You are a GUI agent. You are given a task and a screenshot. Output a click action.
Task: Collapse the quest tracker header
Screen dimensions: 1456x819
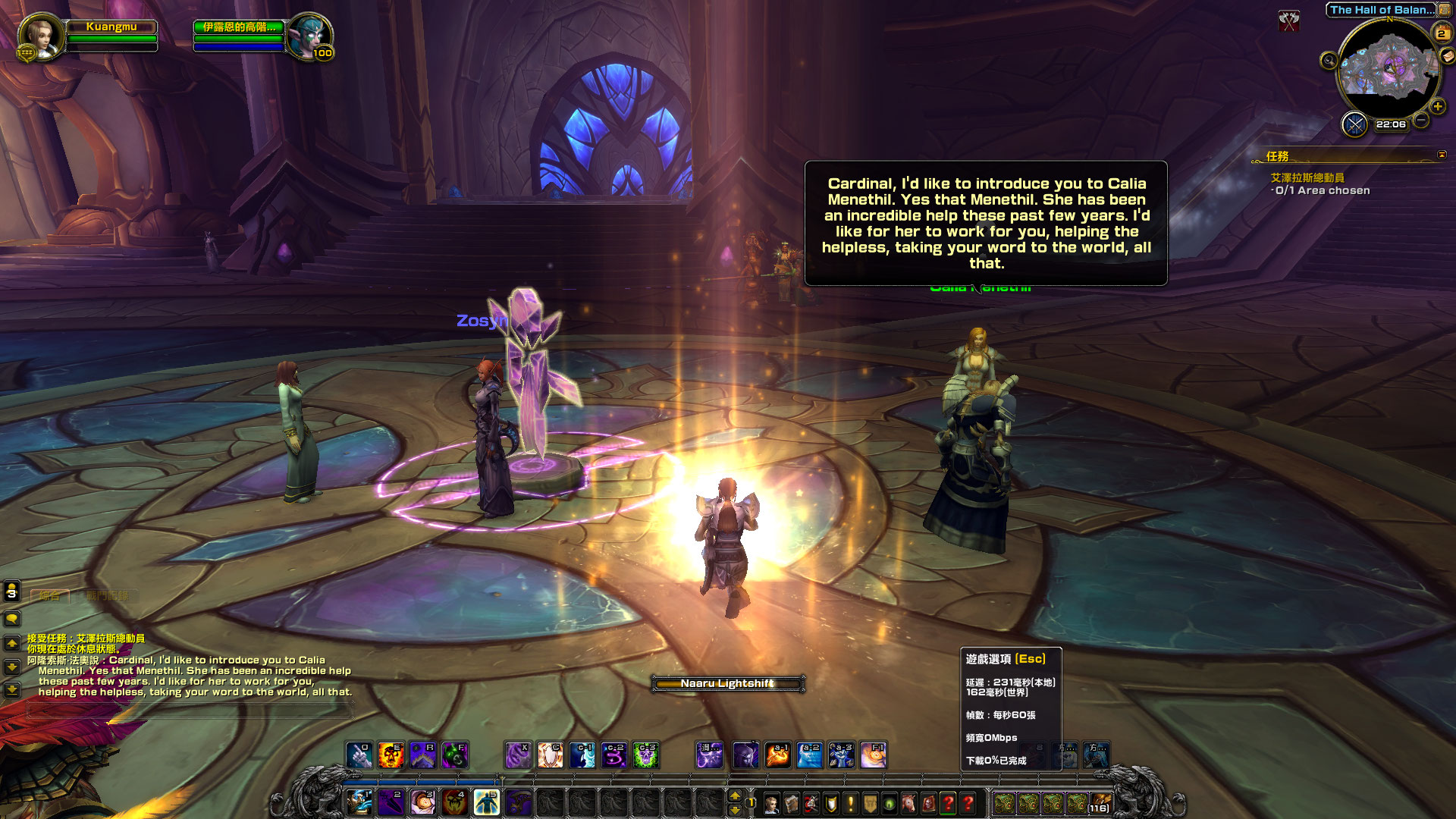click(x=1442, y=155)
